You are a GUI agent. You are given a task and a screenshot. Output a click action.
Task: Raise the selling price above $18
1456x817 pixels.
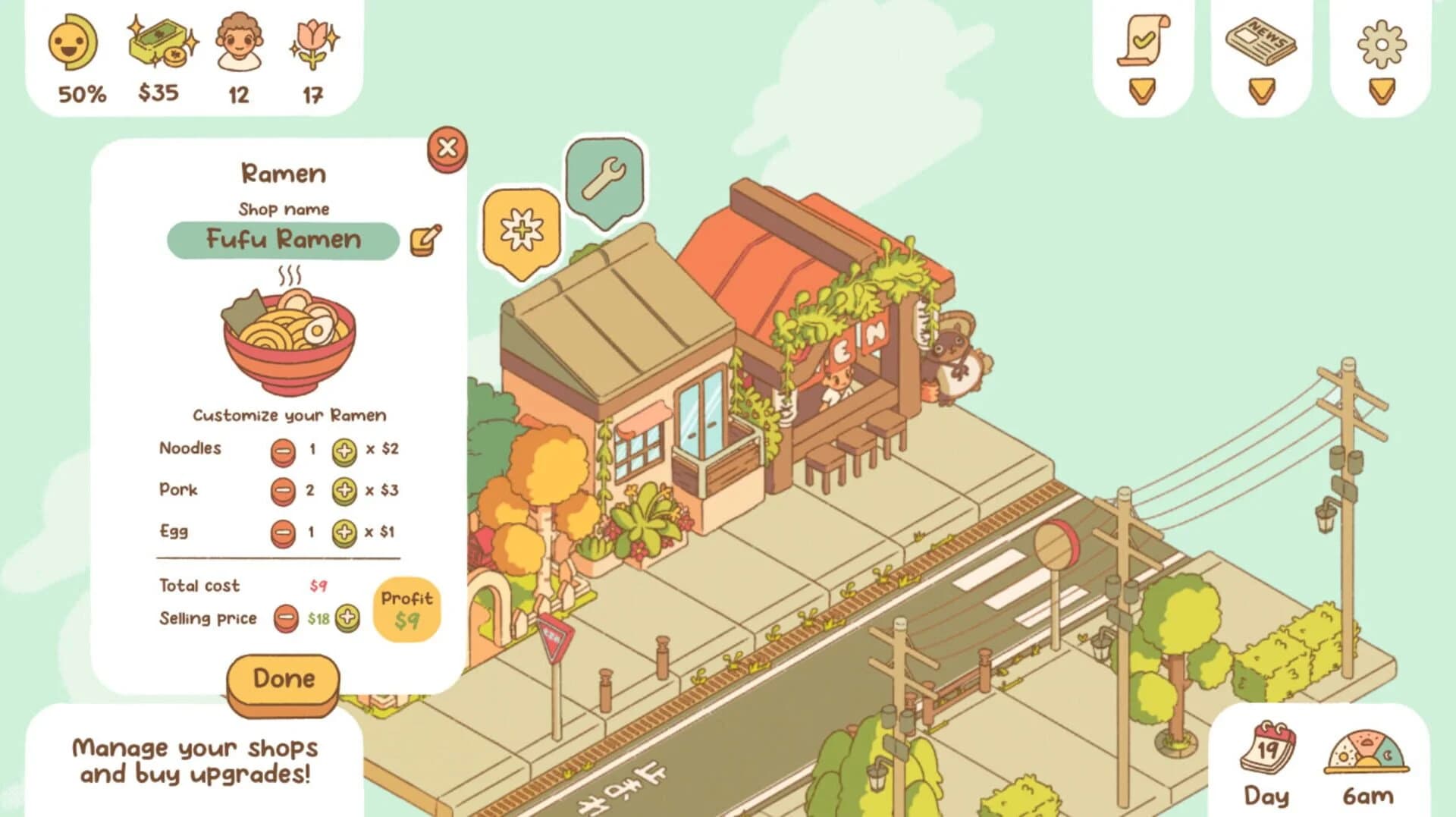(348, 617)
